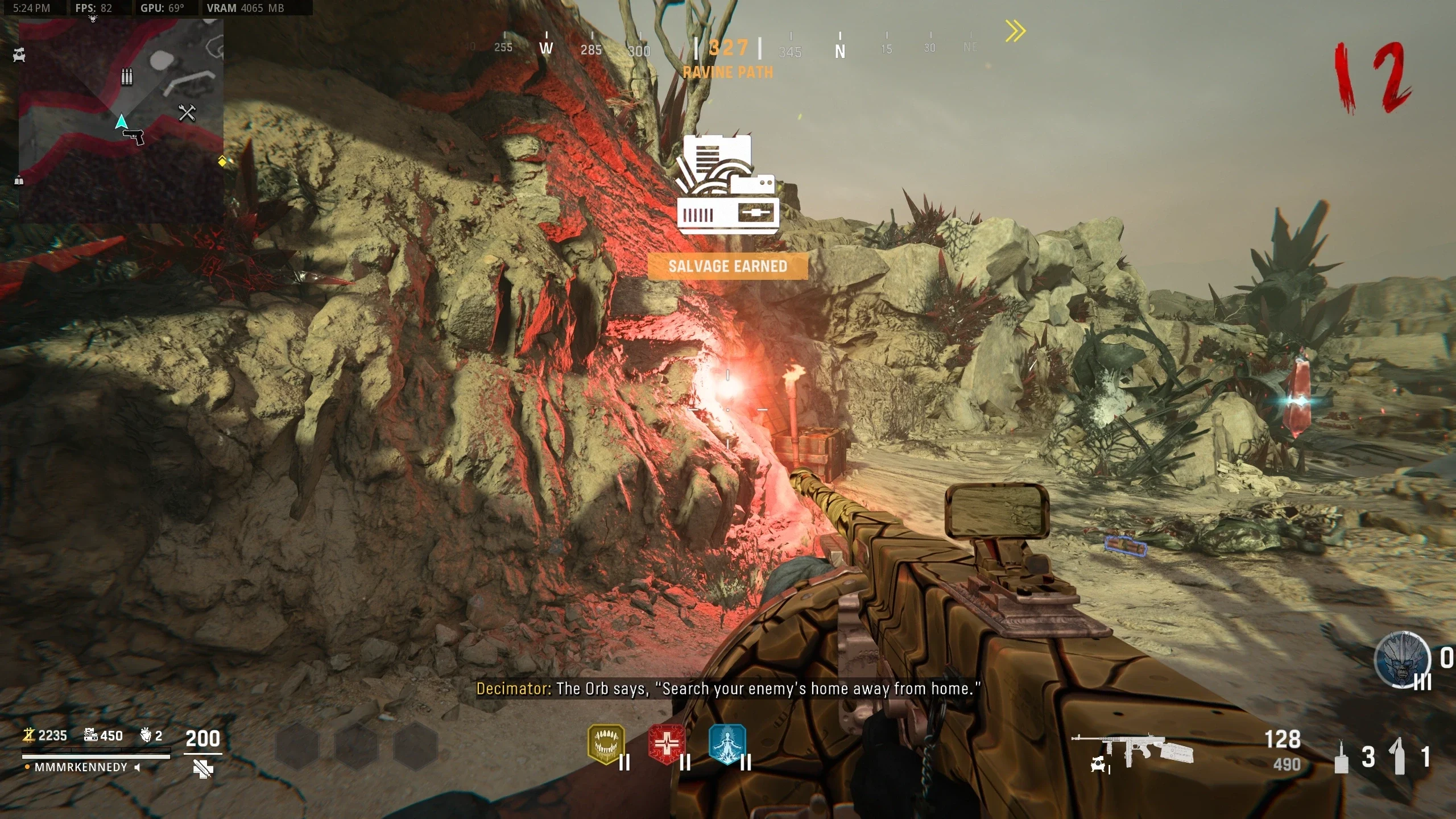1456x819 pixels.
Task: Click the armor plate icon under 200
Action: [x=202, y=769]
